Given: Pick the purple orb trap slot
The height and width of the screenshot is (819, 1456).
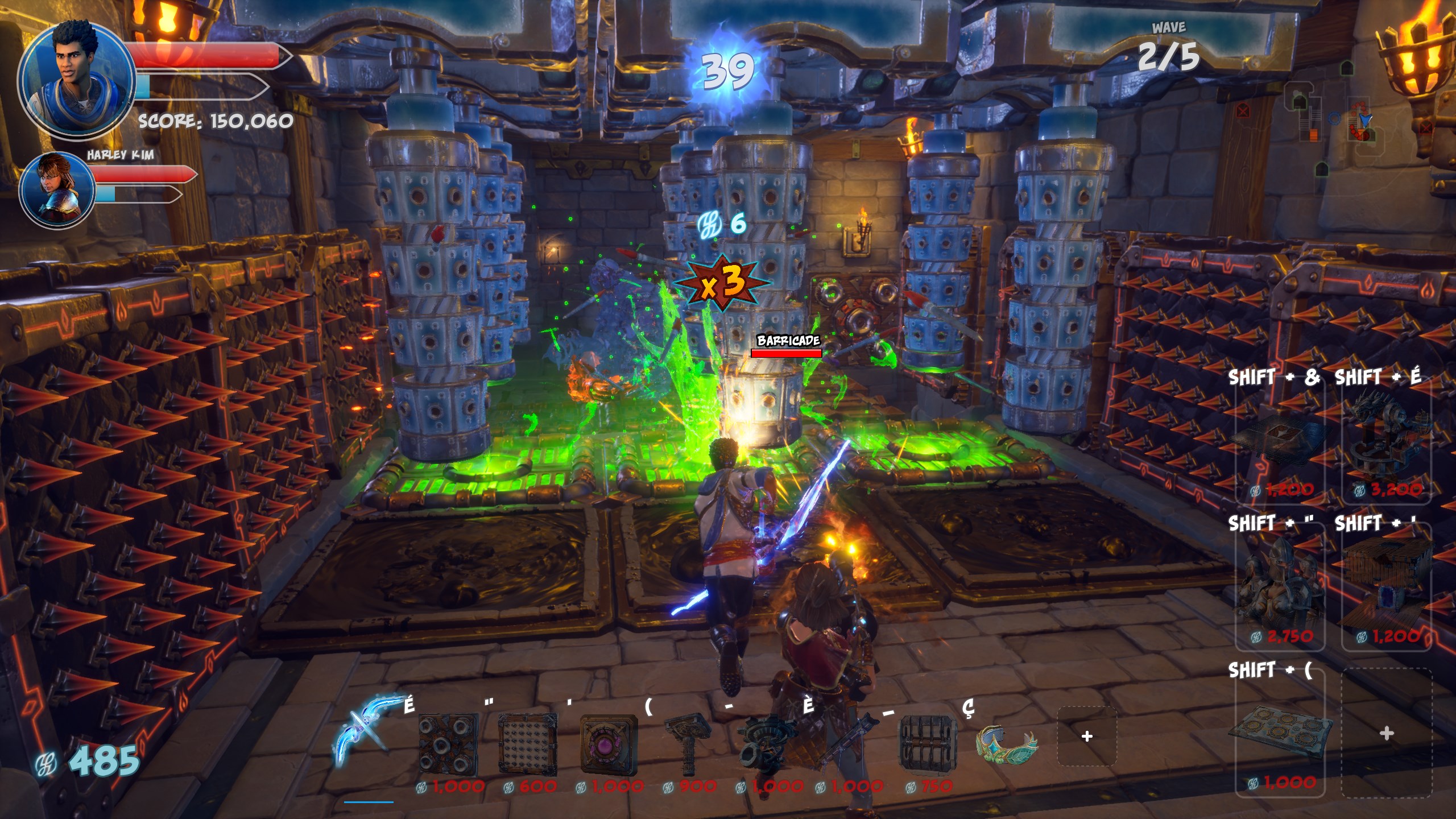Looking at the screenshot, I should 608,744.
